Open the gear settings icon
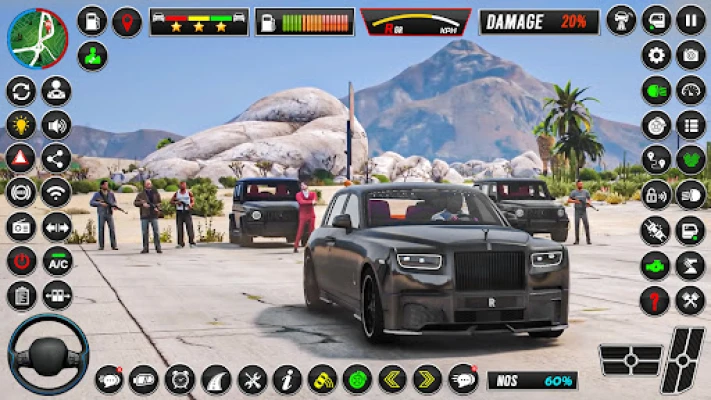Viewport: 711px width, 400px height. pyautogui.click(x=656, y=55)
